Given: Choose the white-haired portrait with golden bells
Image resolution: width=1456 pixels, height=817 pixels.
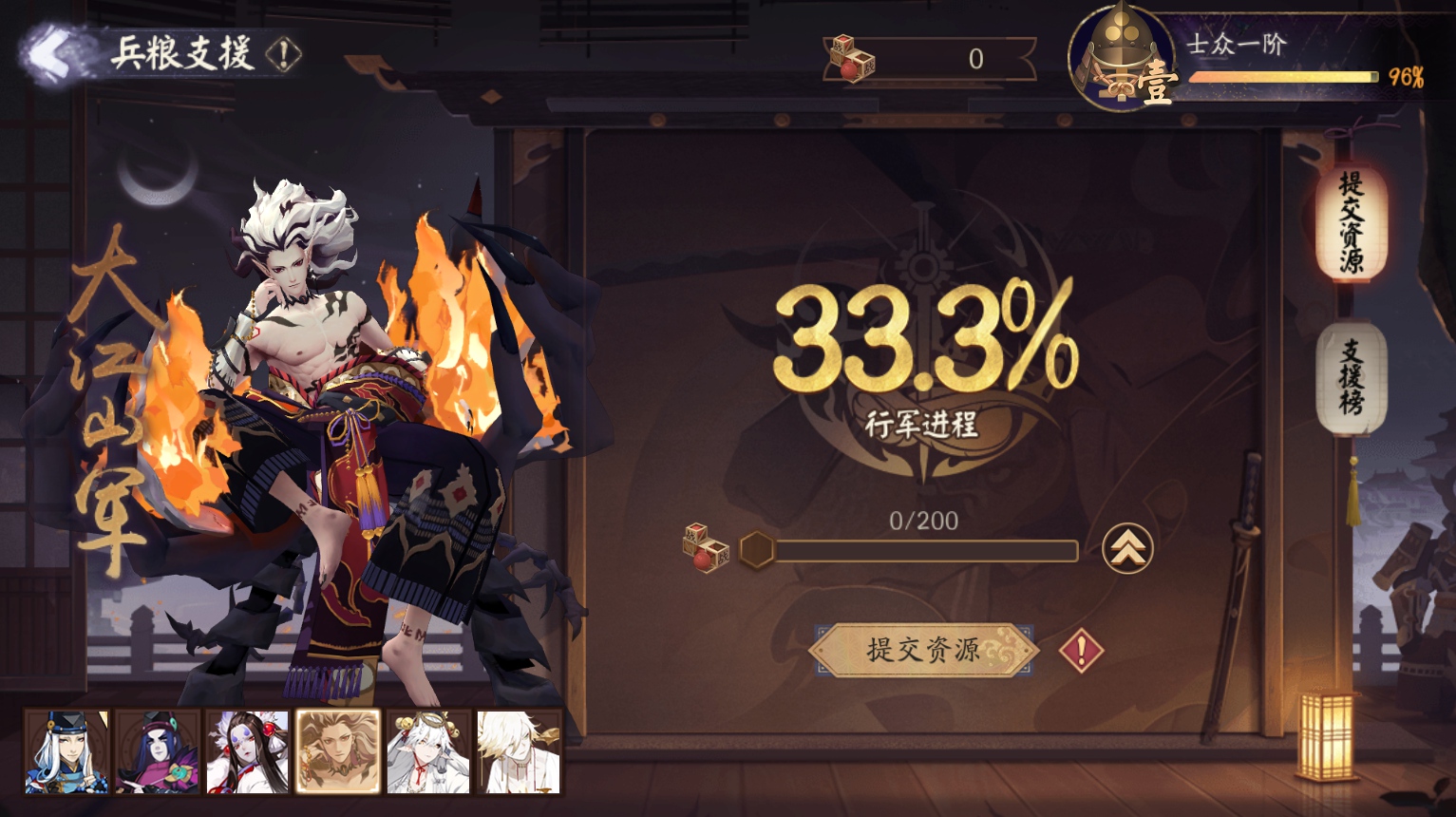Looking at the screenshot, I should (428, 751).
